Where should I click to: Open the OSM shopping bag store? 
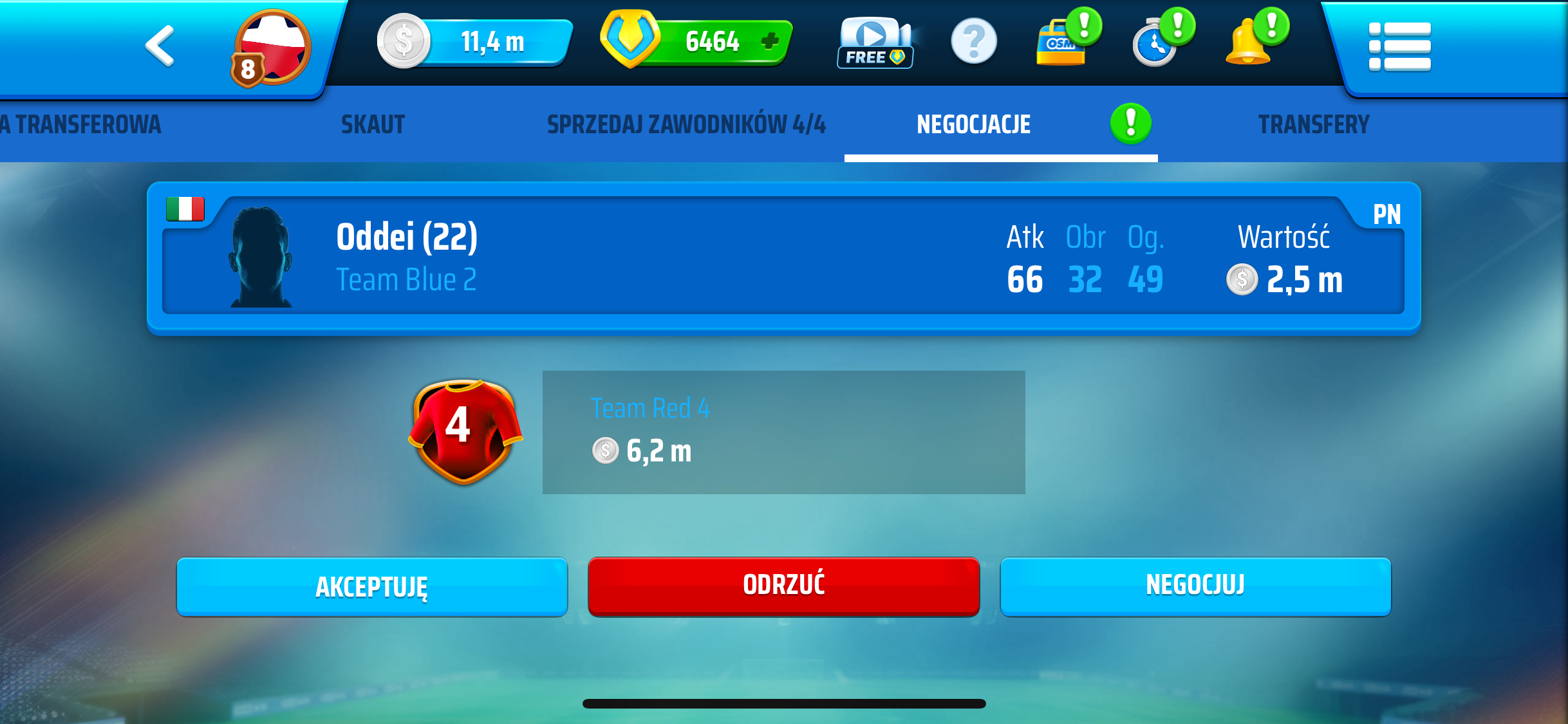pos(1061,44)
